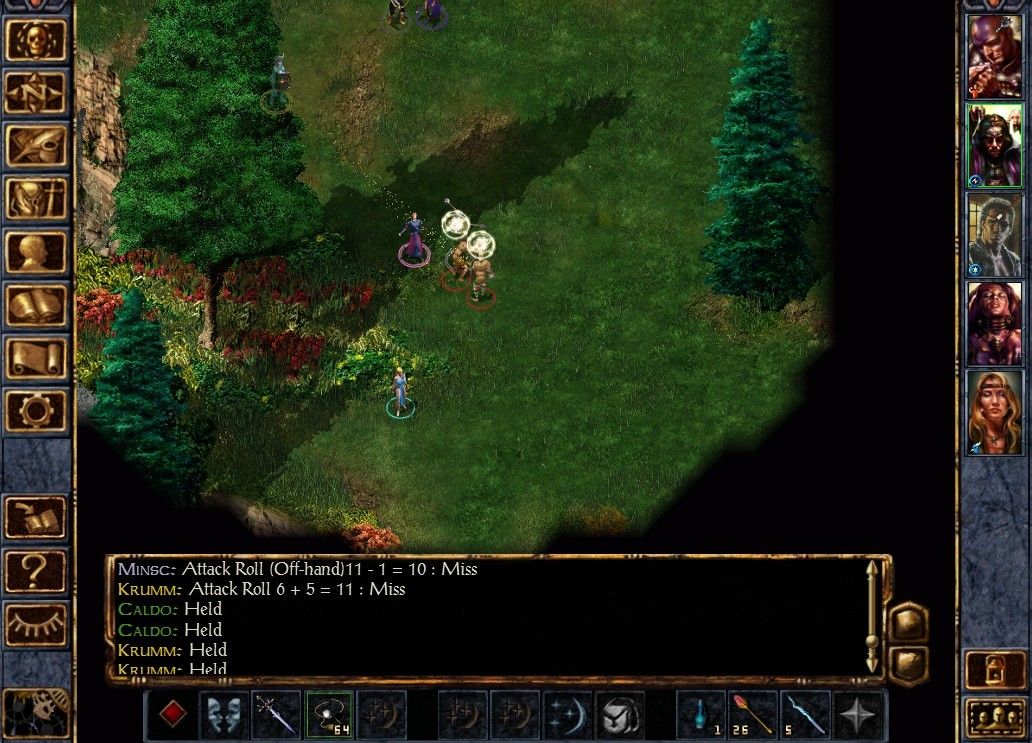1032x743 pixels.
Task: Activate the theater masks ability button
Action: [x=225, y=715]
